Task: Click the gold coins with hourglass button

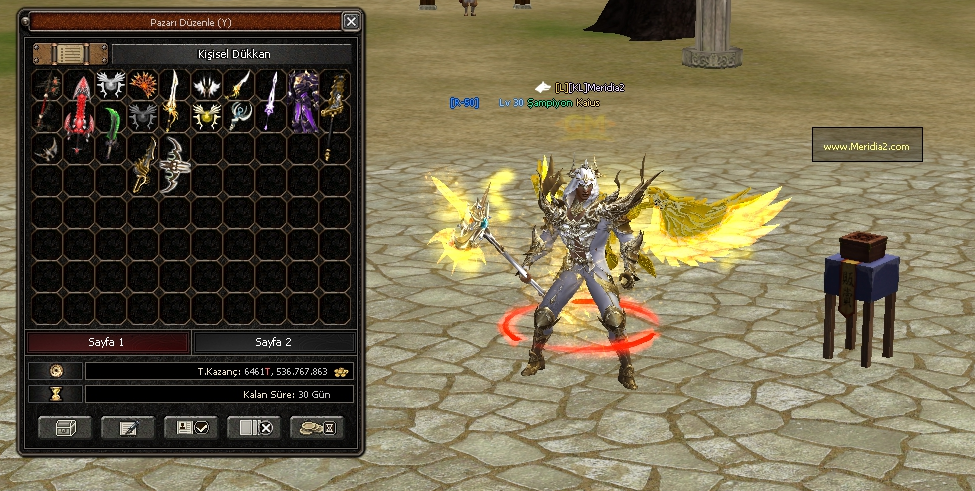Action: [317, 428]
